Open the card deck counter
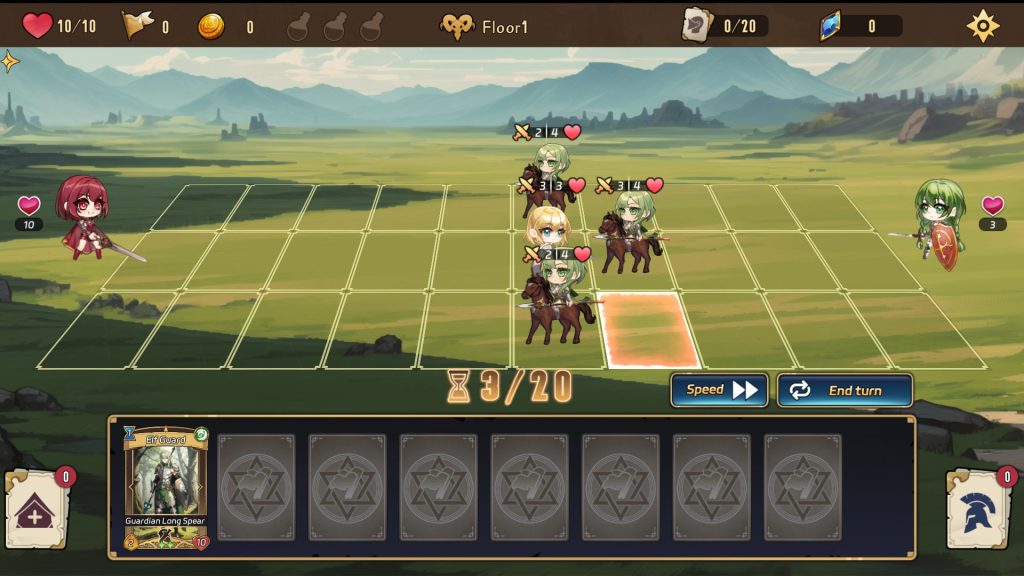Screen dimensions: 1024x576 pyautogui.click(x=724, y=26)
